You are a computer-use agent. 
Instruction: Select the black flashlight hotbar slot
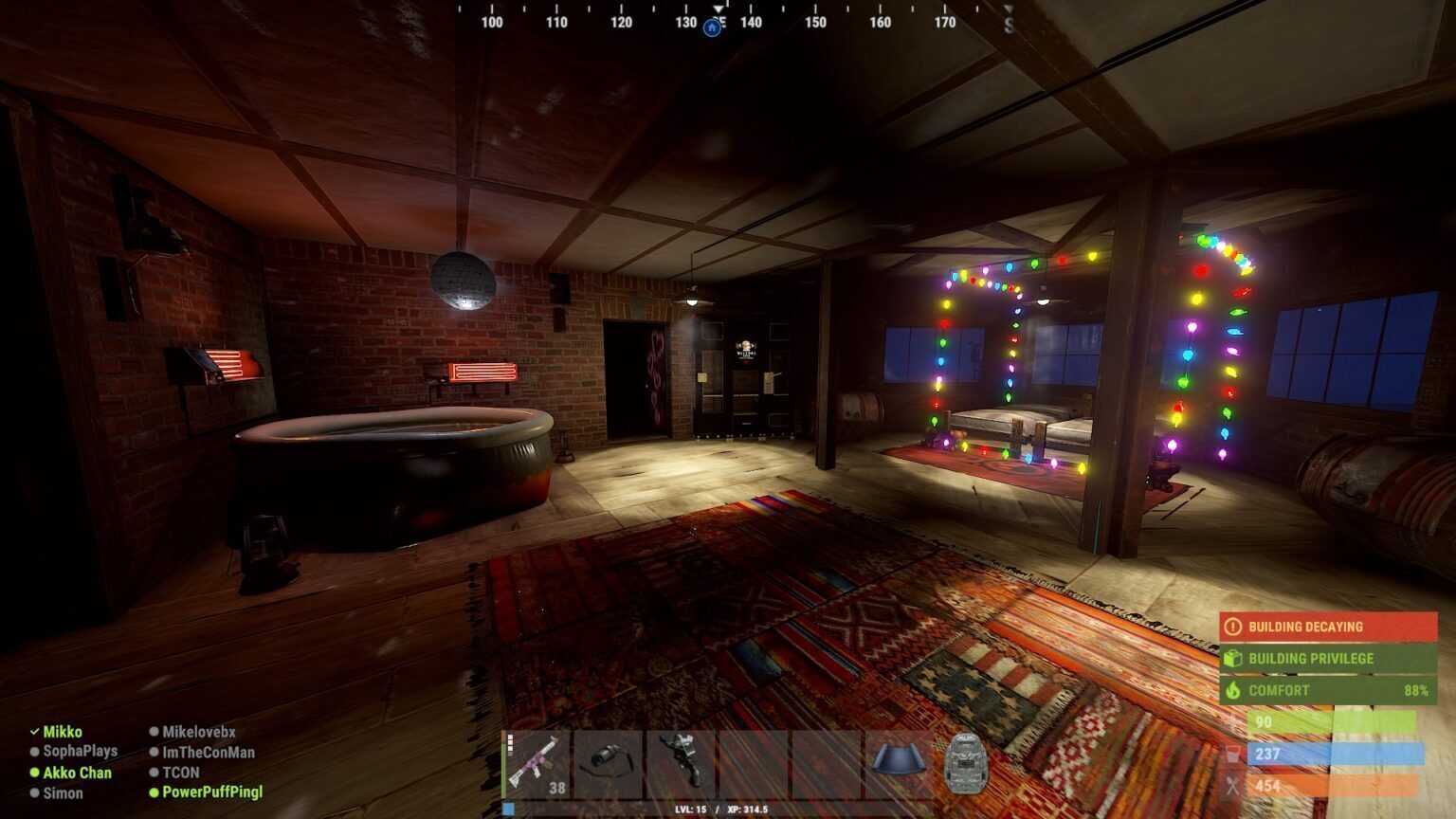point(609,764)
